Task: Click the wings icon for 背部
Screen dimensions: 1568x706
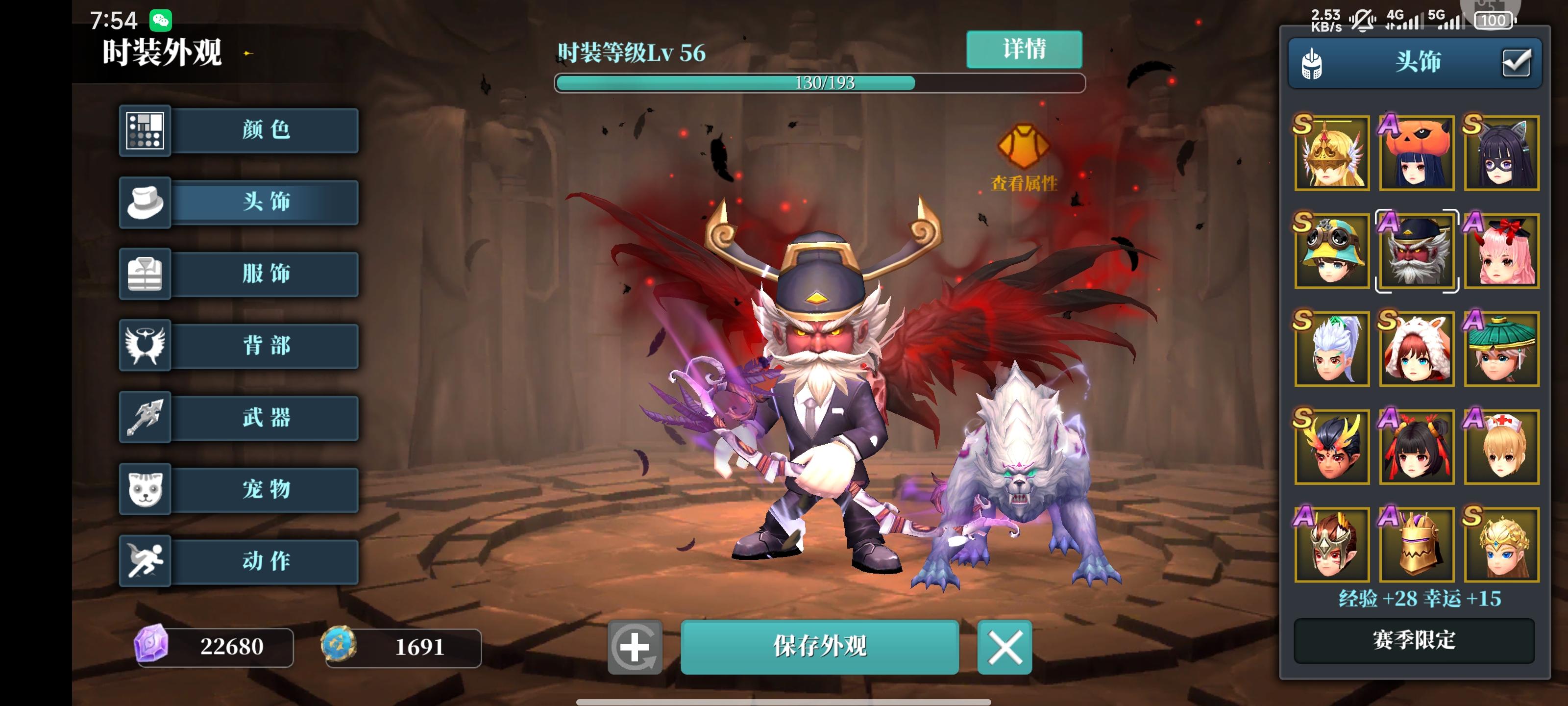Action: (x=145, y=346)
